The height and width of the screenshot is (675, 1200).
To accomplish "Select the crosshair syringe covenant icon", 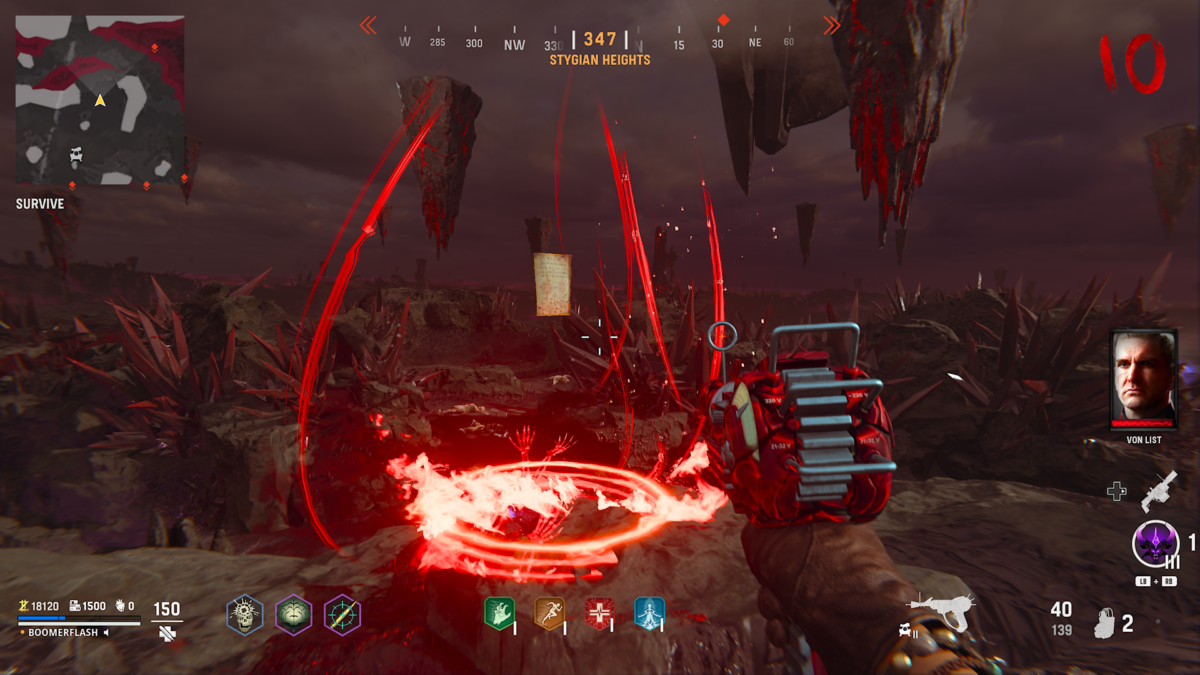I will coord(342,613).
